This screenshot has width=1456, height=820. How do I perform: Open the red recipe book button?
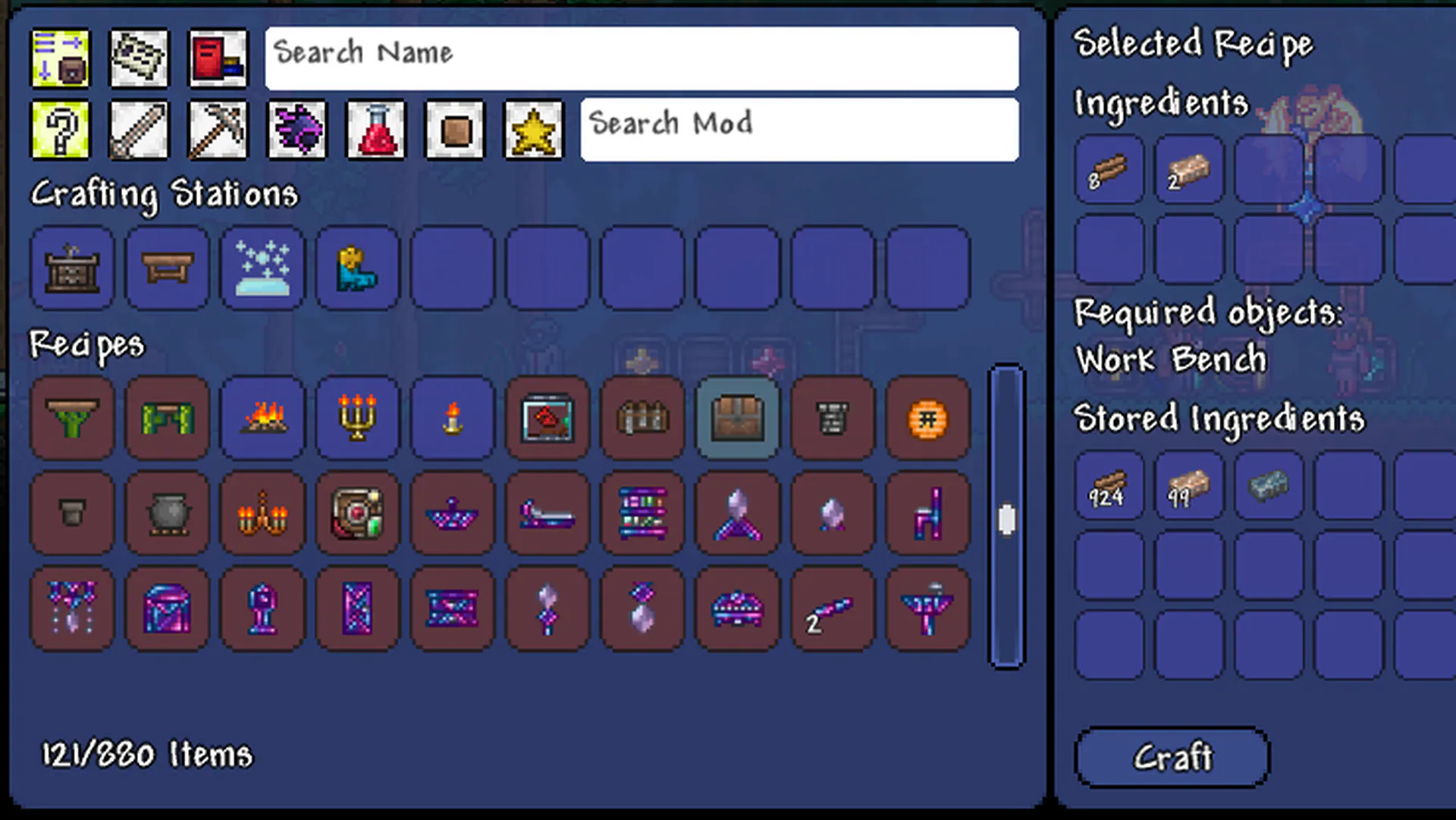(x=218, y=58)
